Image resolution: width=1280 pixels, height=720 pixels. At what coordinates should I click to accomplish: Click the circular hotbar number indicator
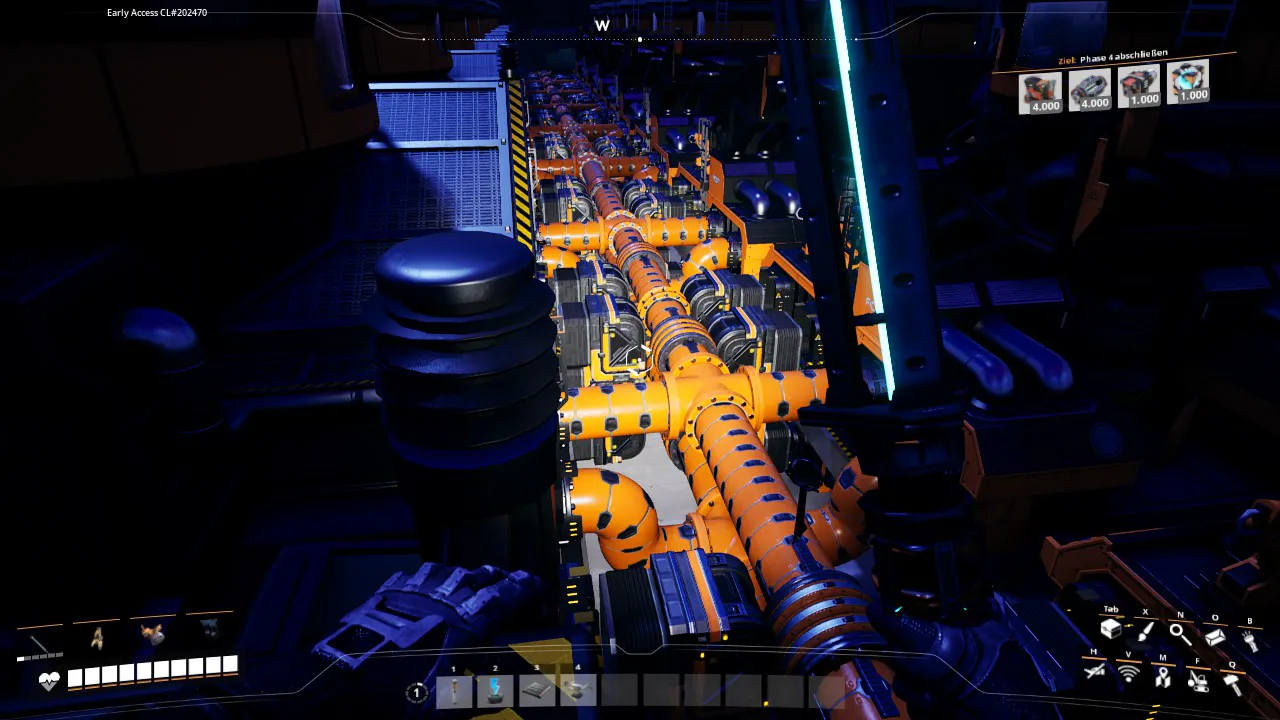(x=416, y=692)
